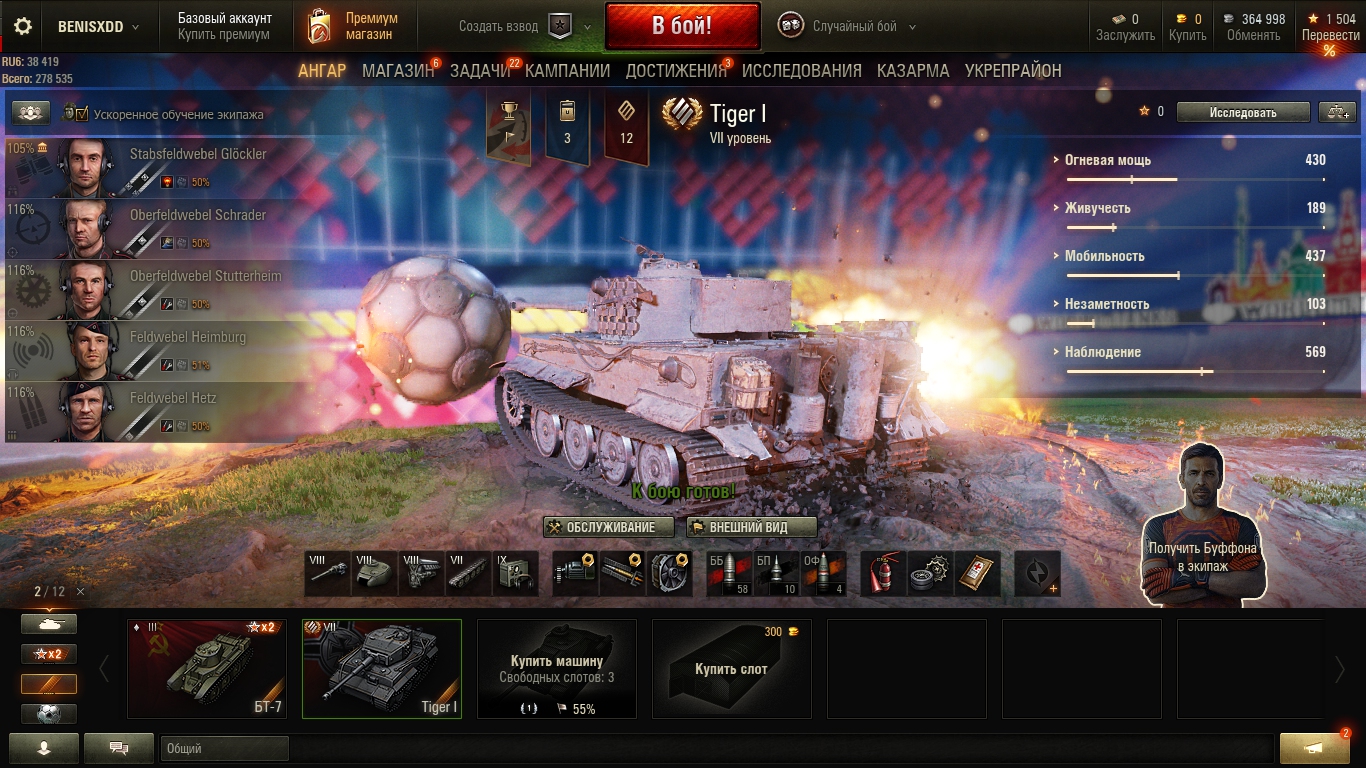Choose the Купить машину slot
This screenshot has height=768, width=1366.
pyautogui.click(x=556, y=668)
